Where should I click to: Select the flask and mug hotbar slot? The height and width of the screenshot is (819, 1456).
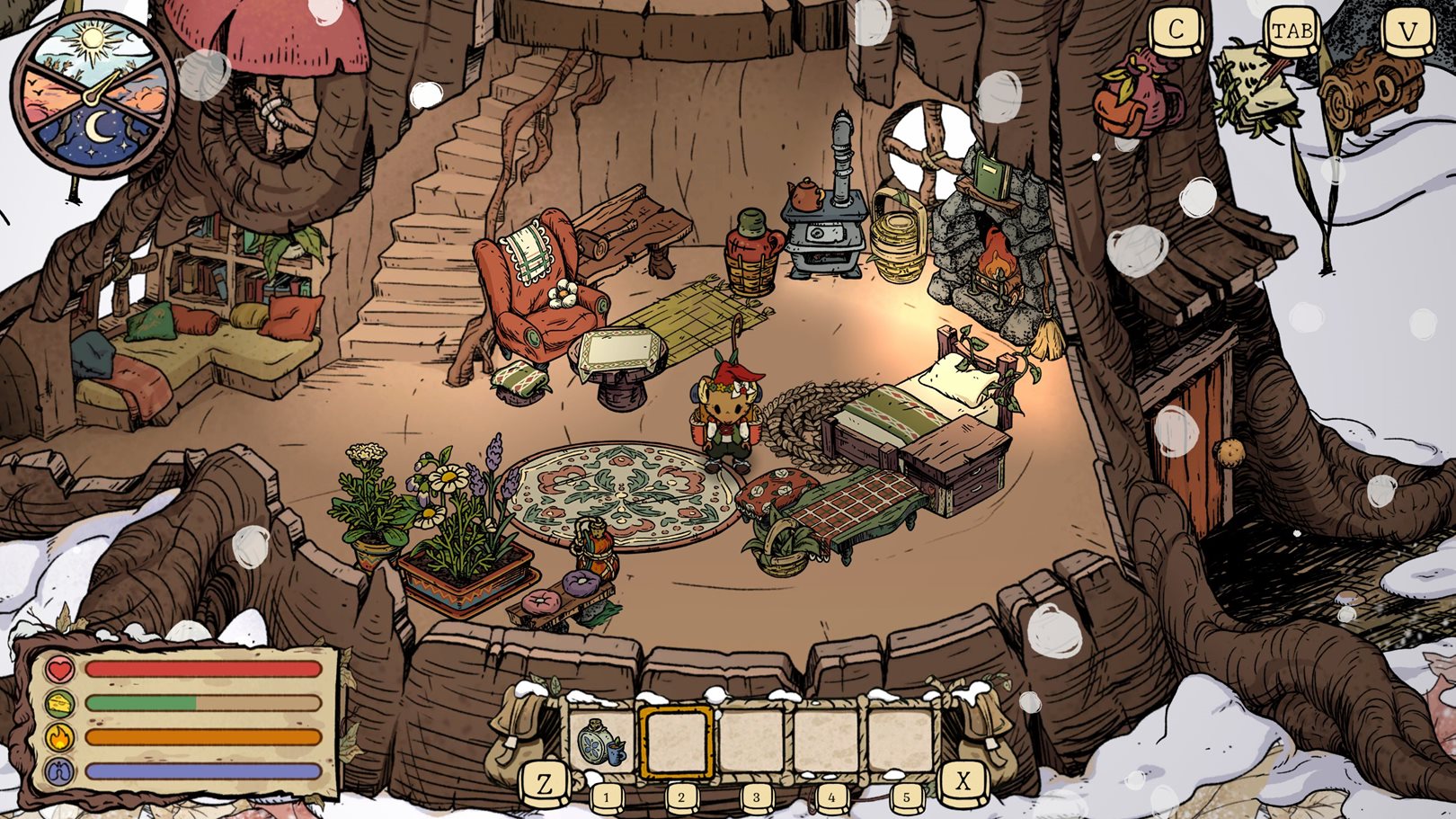601,743
